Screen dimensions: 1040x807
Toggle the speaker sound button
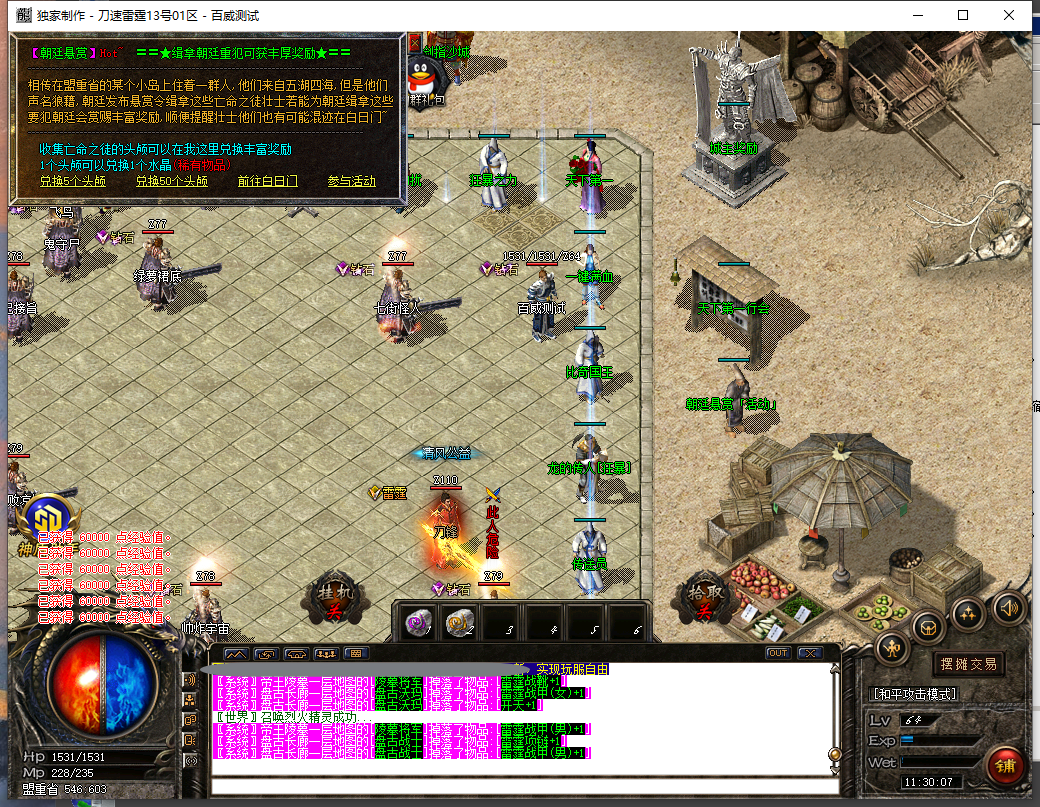(x=1008, y=606)
